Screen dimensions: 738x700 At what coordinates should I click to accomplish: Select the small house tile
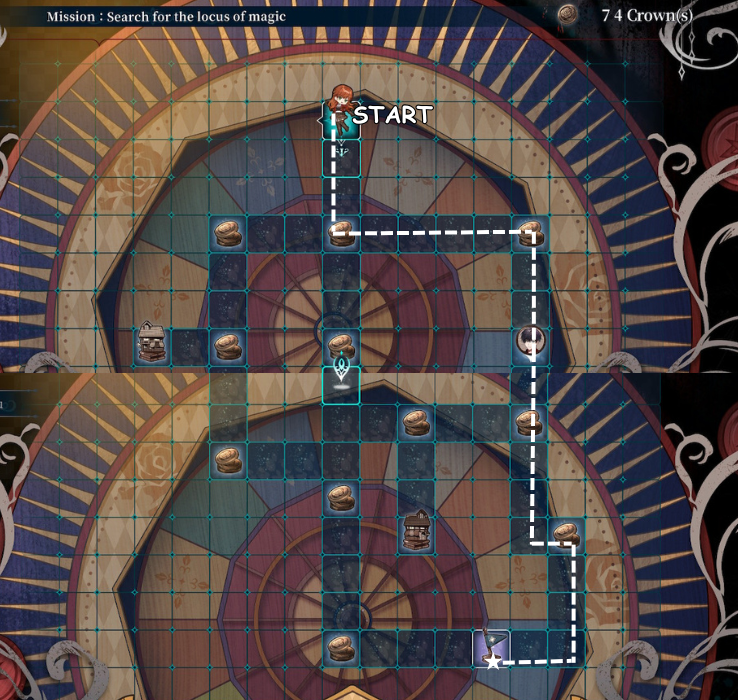[x=151, y=344]
